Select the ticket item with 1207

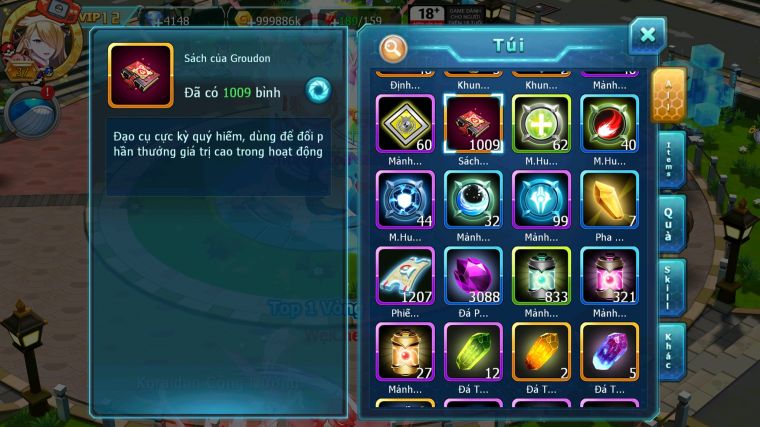pyautogui.click(x=405, y=275)
